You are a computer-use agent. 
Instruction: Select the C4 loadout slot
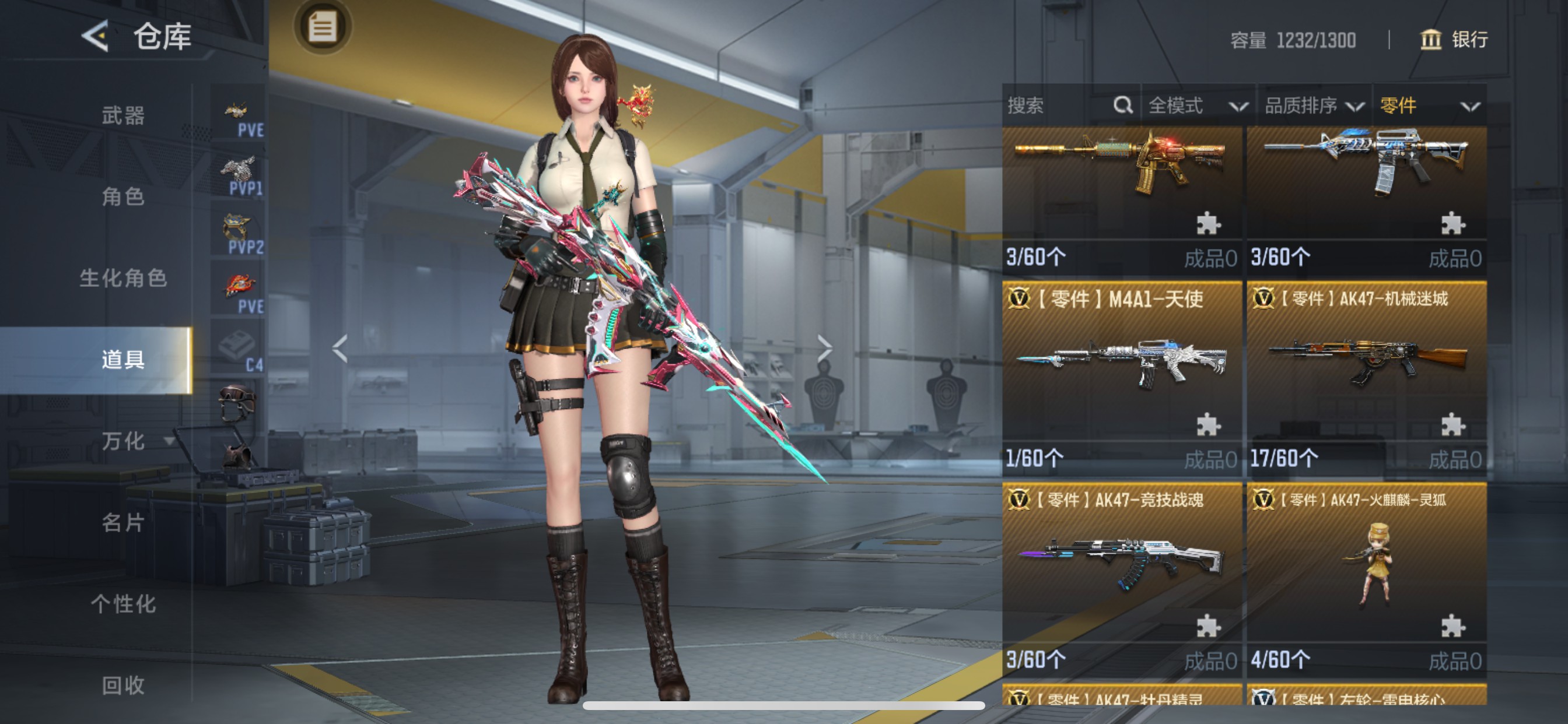pyautogui.click(x=239, y=351)
